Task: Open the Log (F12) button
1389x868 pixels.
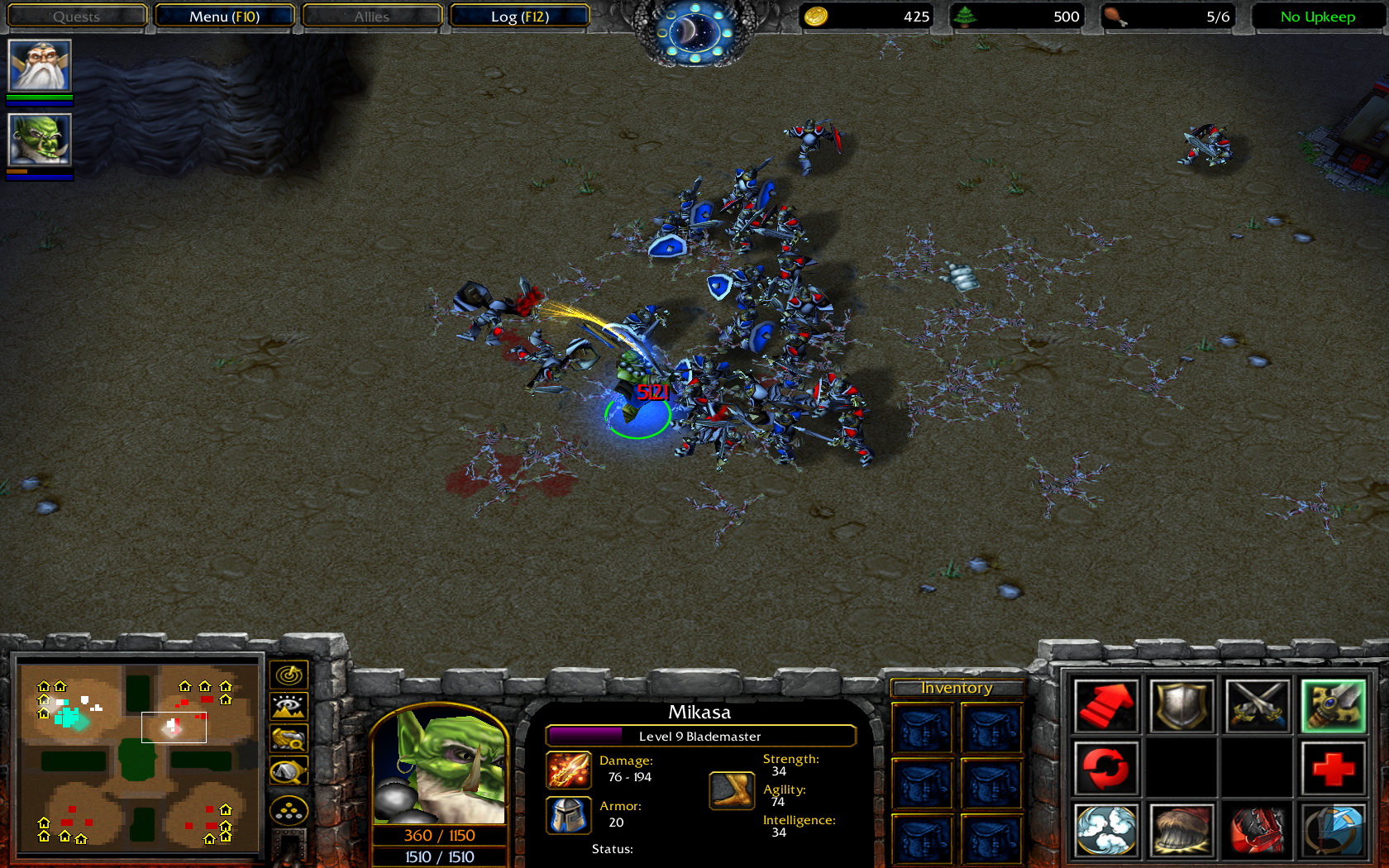Action: coord(519,17)
